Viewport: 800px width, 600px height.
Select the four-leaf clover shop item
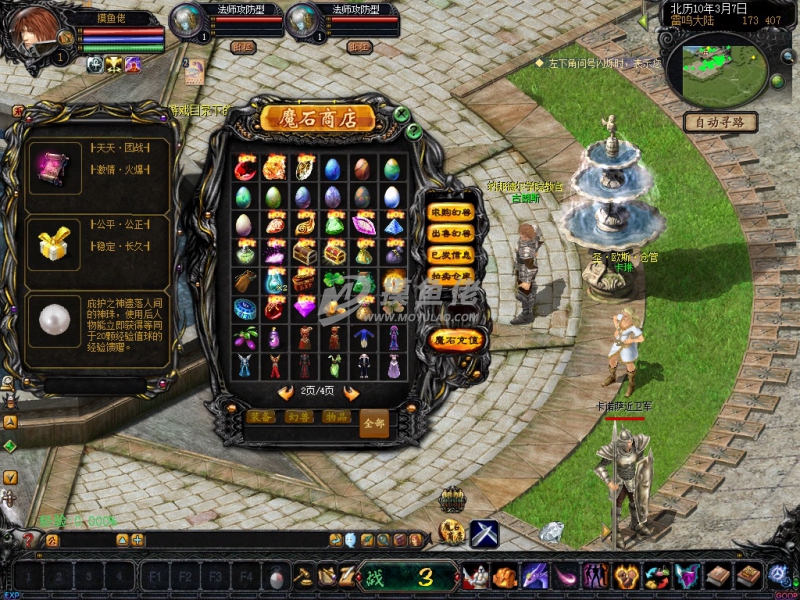point(335,281)
